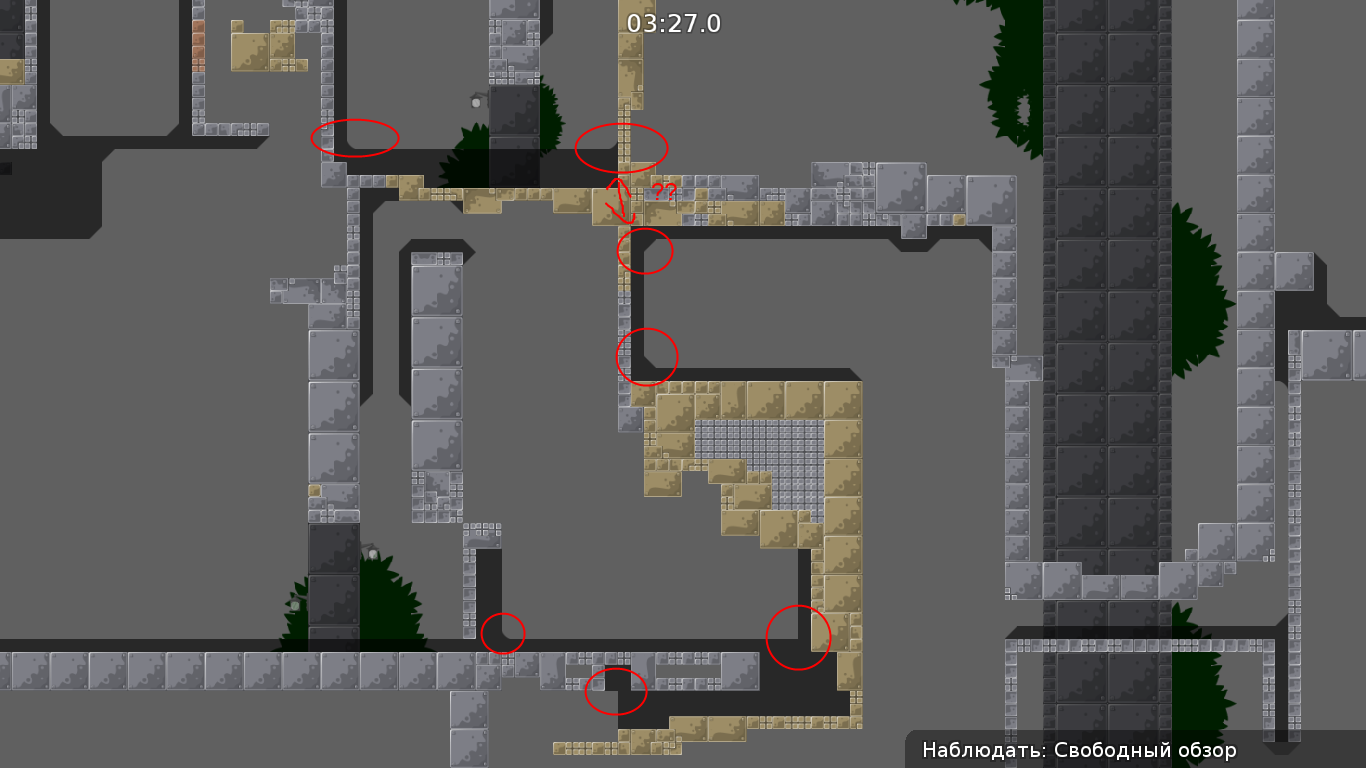Screen dimensions: 1366x768
Task: Click the red downward arrow marking
Action: tap(618, 200)
